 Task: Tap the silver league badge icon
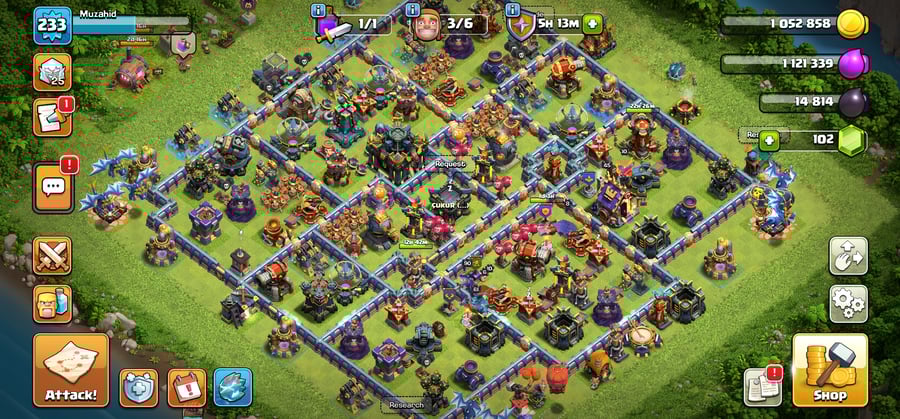click(x=52, y=72)
